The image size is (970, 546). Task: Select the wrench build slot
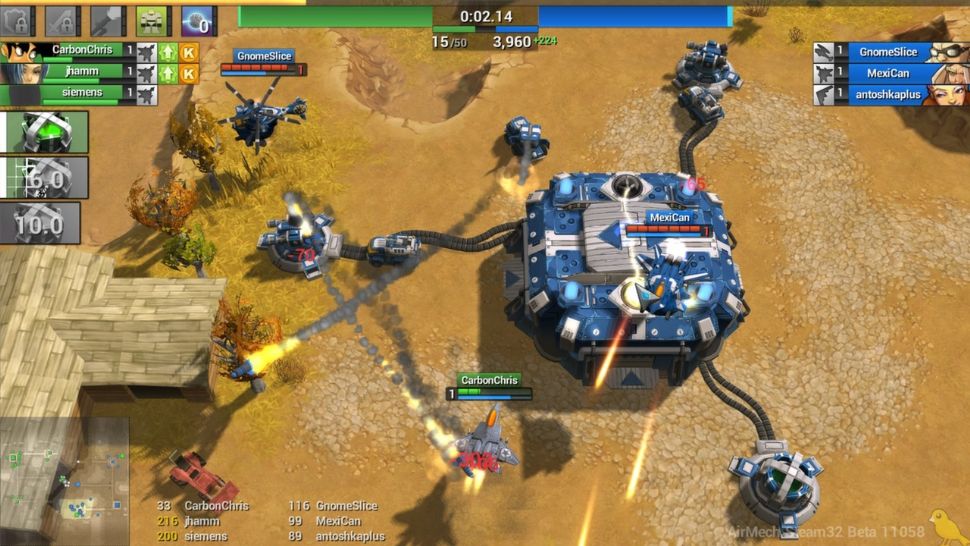(108, 20)
